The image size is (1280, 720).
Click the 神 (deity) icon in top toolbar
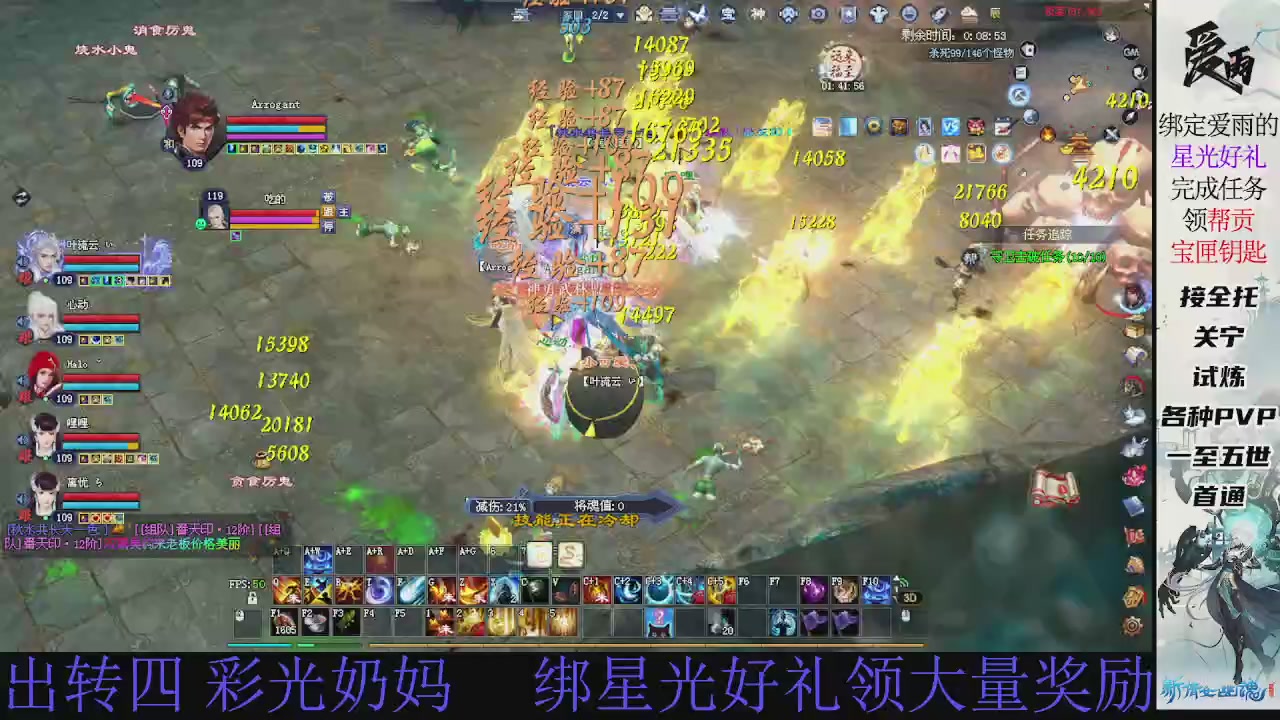(x=758, y=14)
